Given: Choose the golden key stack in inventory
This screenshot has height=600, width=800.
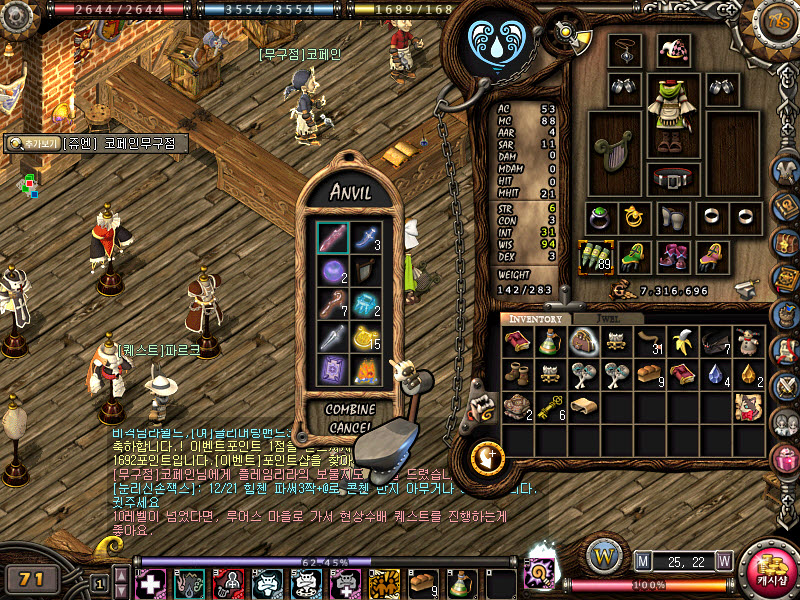Looking at the screenshot, I should click(x=551, y=406).
